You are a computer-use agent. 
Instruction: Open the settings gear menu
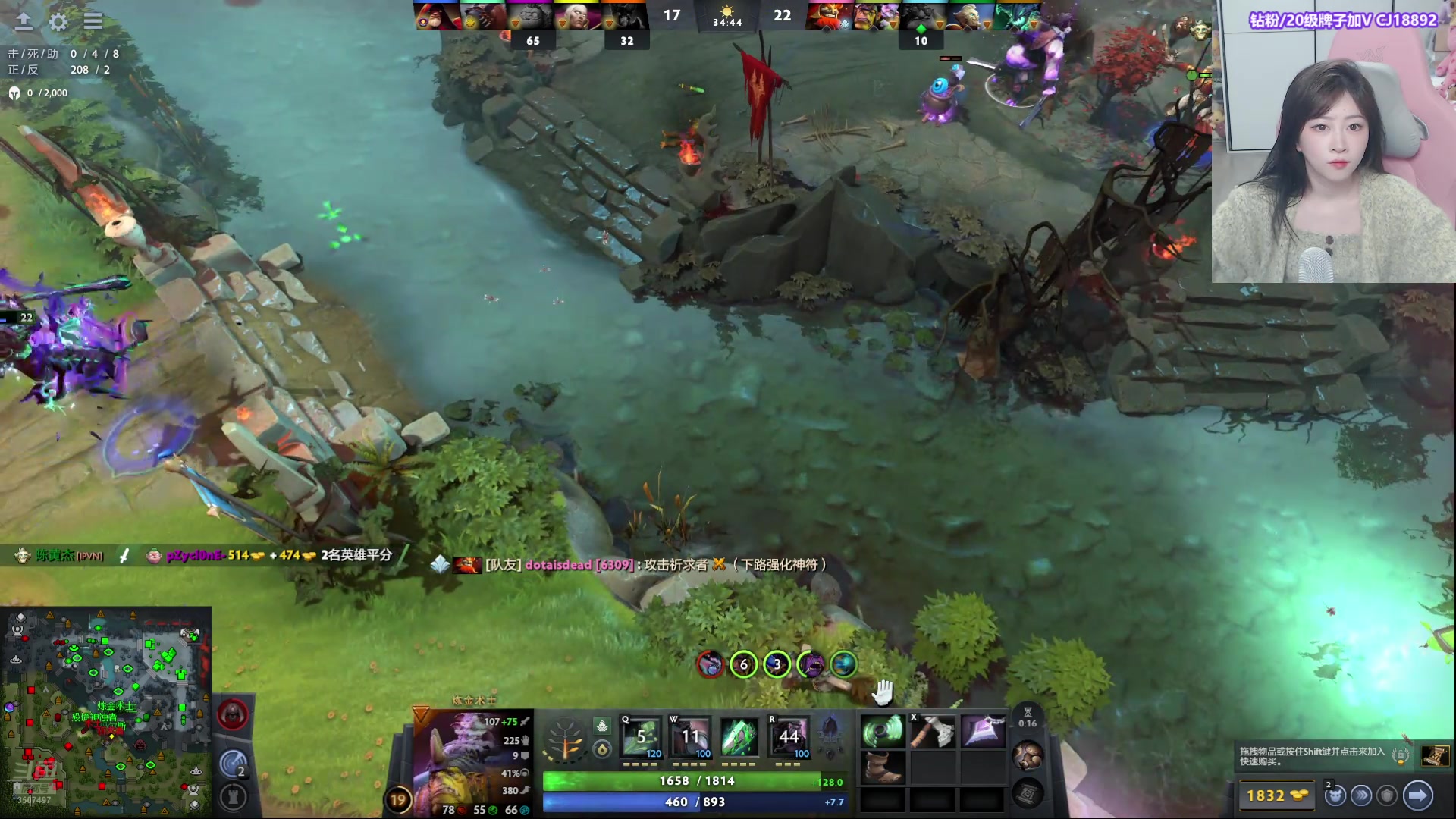[58, 22]
